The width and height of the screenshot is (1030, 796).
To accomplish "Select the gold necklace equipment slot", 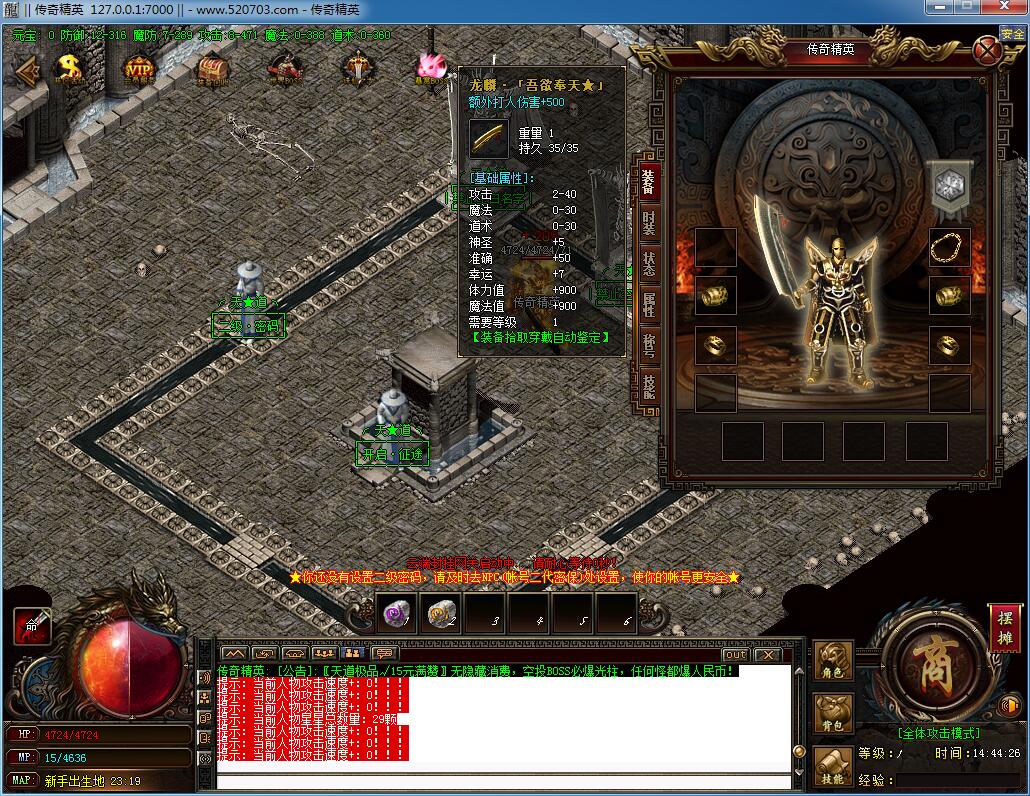I will point(949,247).
